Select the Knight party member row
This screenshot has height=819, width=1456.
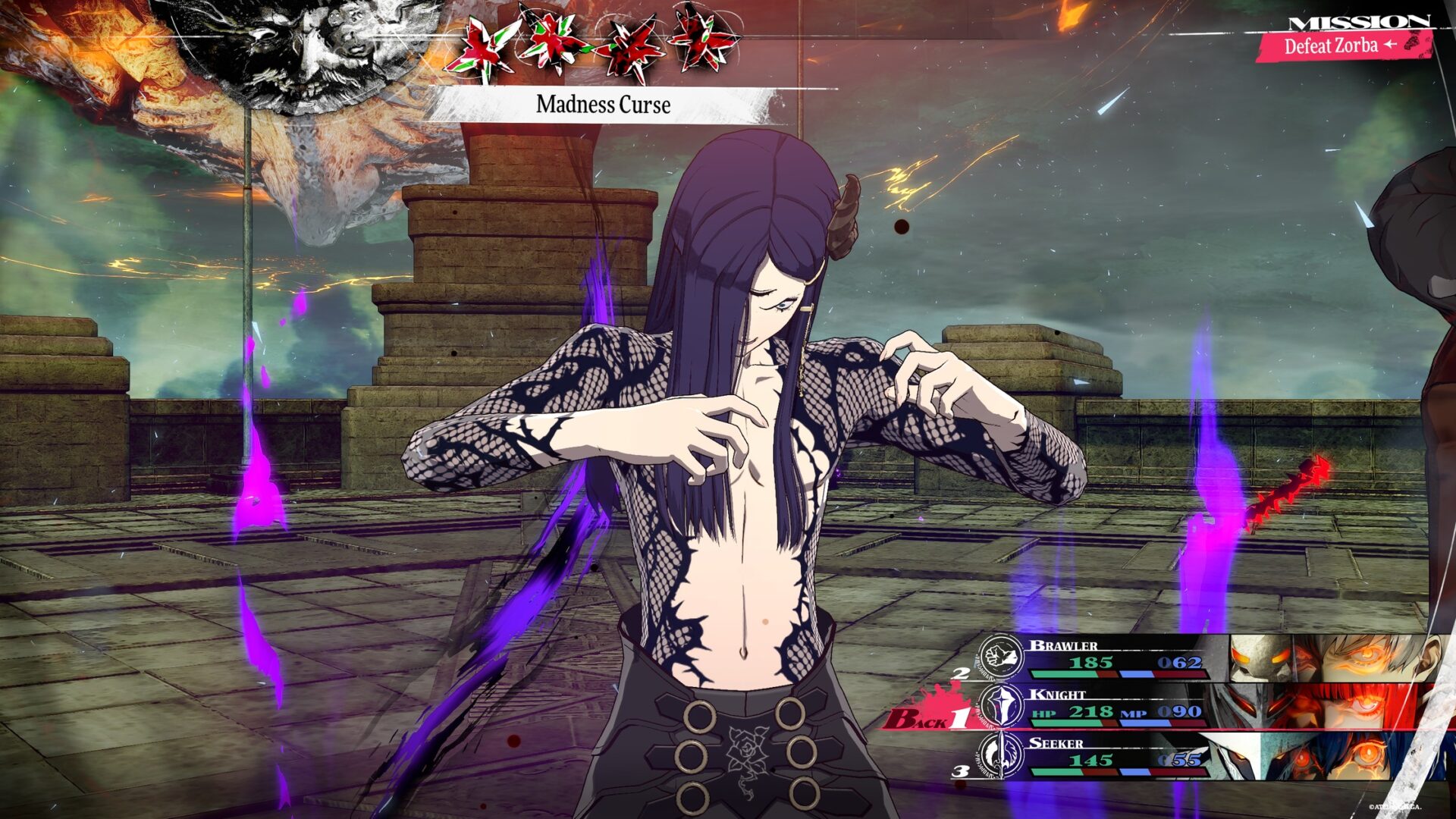tap(1115, 705)
